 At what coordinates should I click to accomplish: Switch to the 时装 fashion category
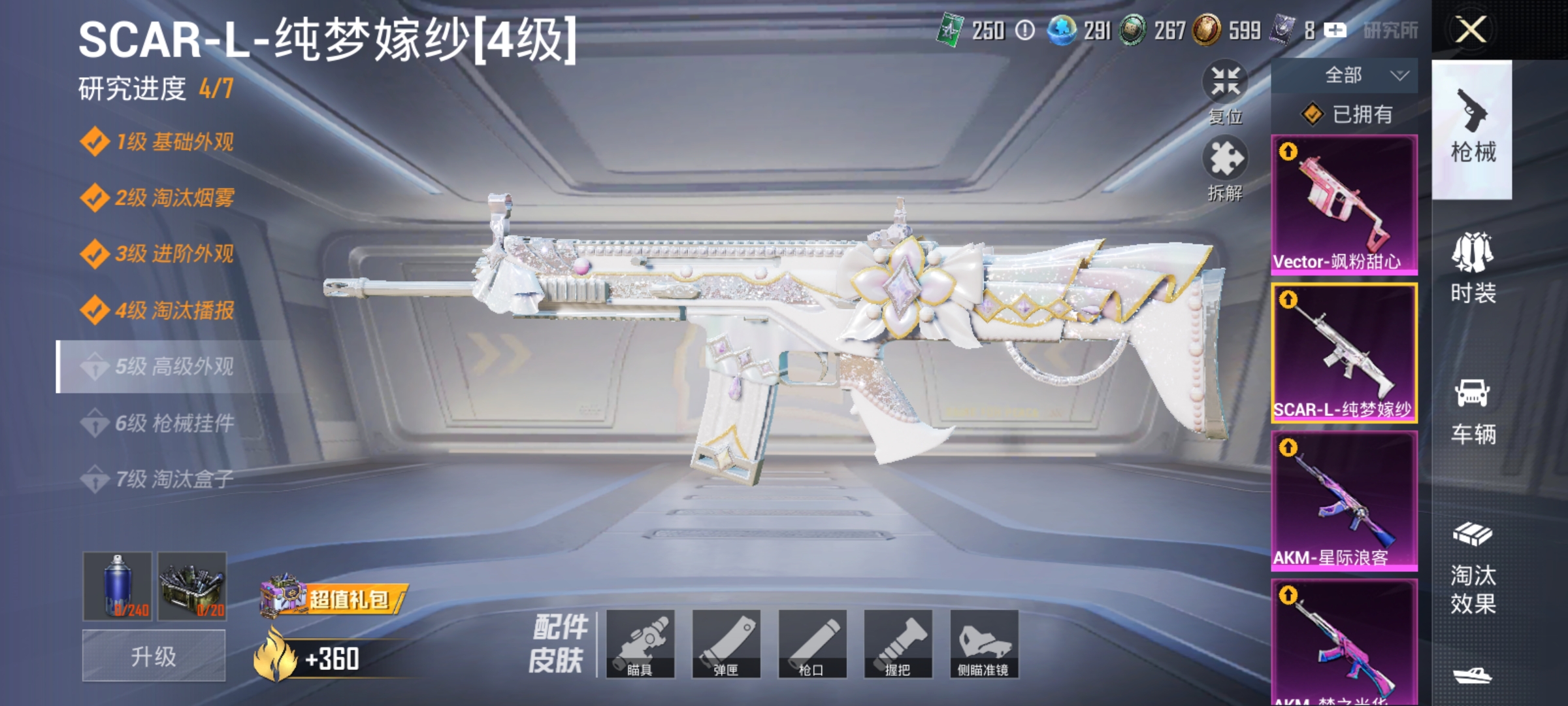(x=1471, y=268)
